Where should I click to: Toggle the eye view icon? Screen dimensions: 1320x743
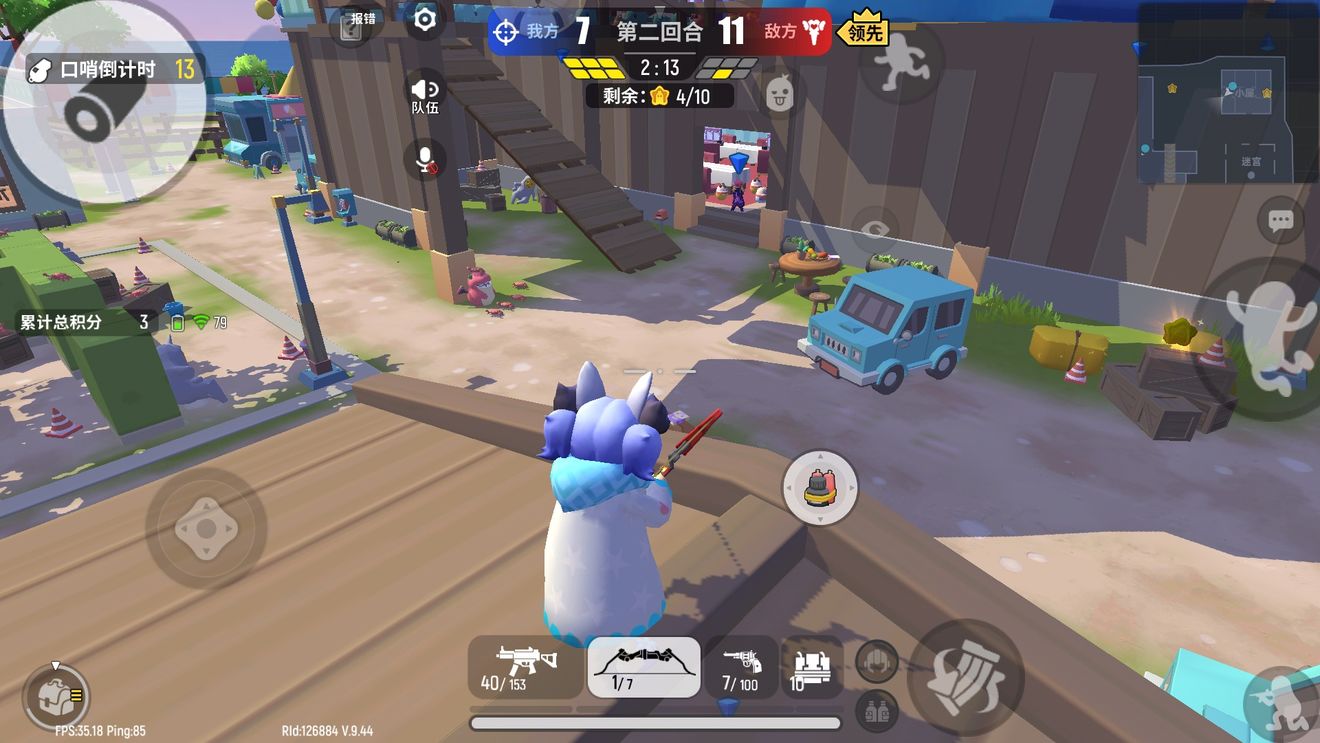pos(875,231)
